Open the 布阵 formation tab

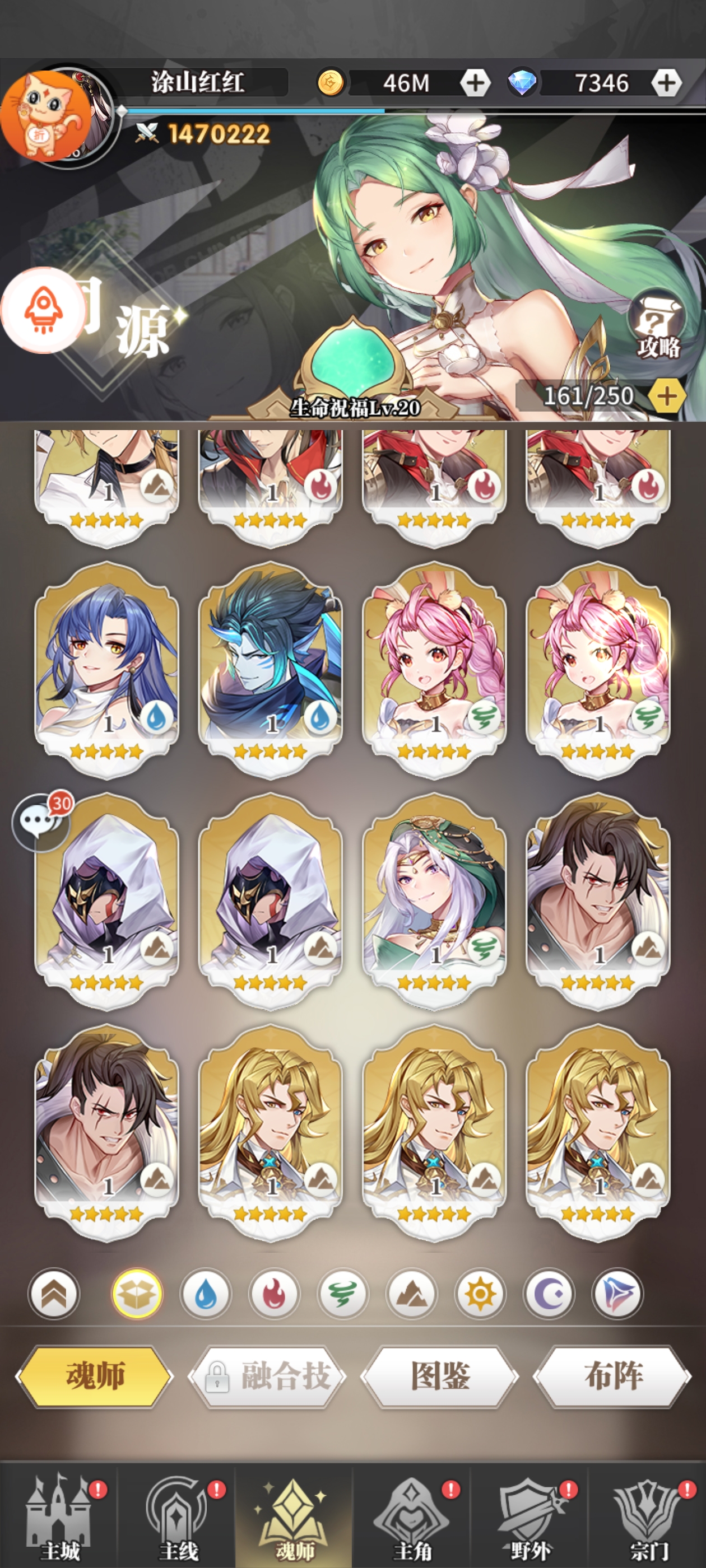tap(613, 1376)
